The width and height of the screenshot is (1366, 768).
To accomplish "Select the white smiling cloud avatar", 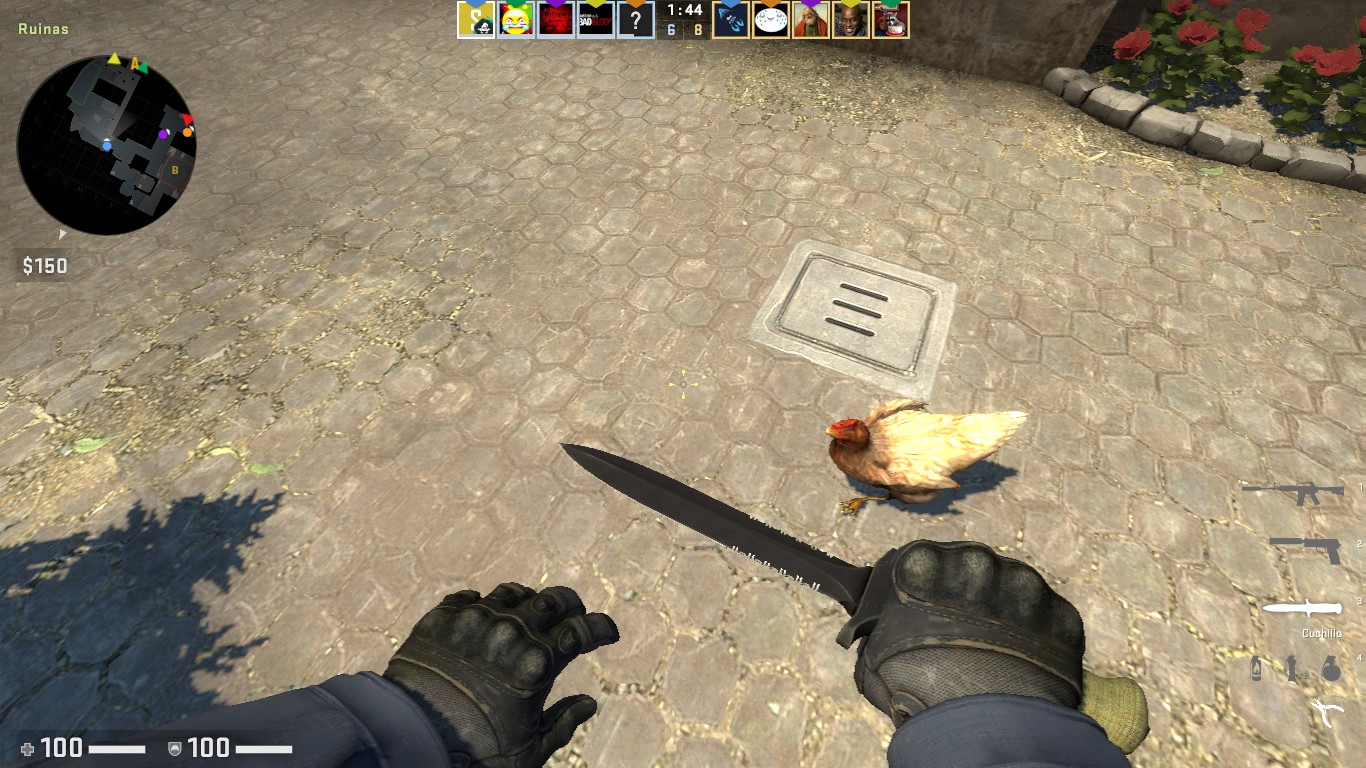I will [771, 19].
